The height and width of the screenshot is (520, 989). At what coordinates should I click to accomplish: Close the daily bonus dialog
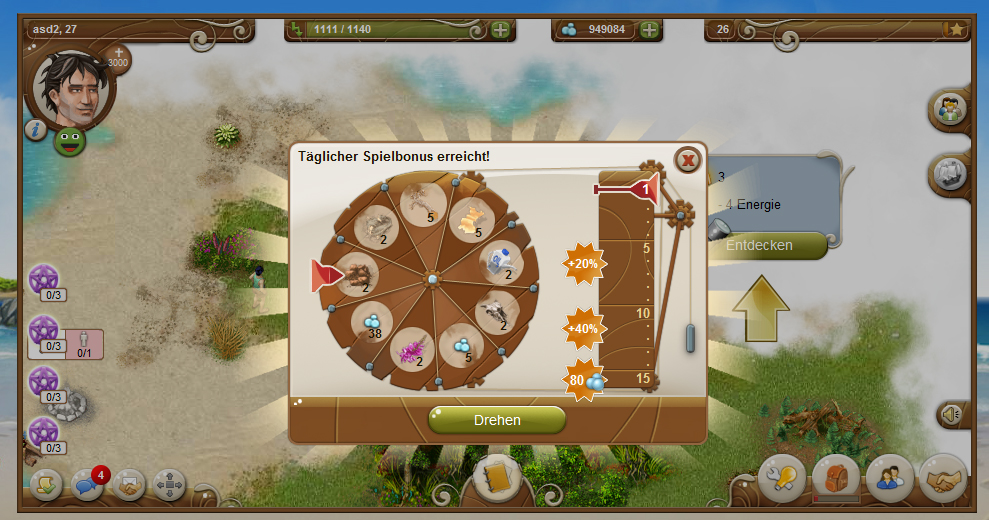(x=687, y=160)
